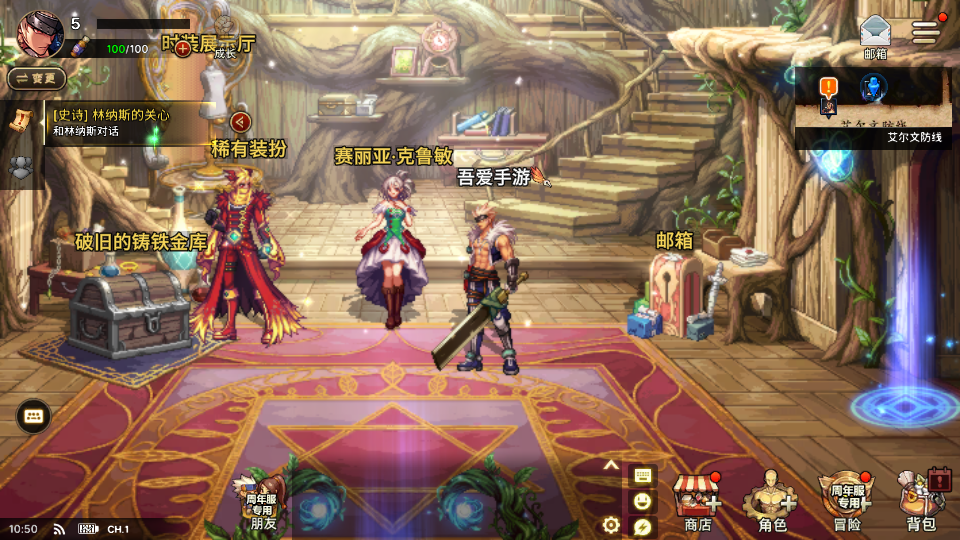This screenshot has width=960, height=540.
Task: Expand the quick panel with the up arrow
Action: [612, 466]
